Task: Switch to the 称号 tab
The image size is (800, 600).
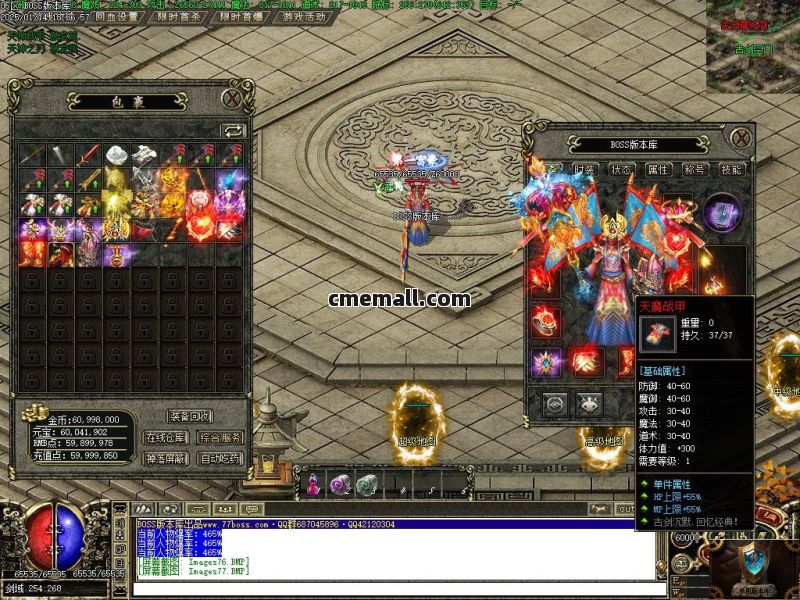Action: [x=694, y=170]
